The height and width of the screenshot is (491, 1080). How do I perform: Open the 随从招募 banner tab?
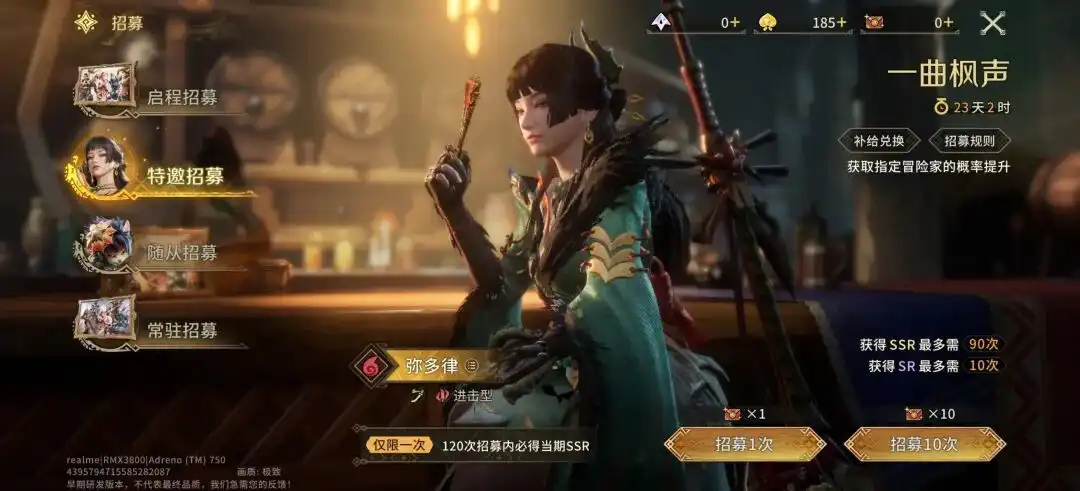[x=160, y=252]
